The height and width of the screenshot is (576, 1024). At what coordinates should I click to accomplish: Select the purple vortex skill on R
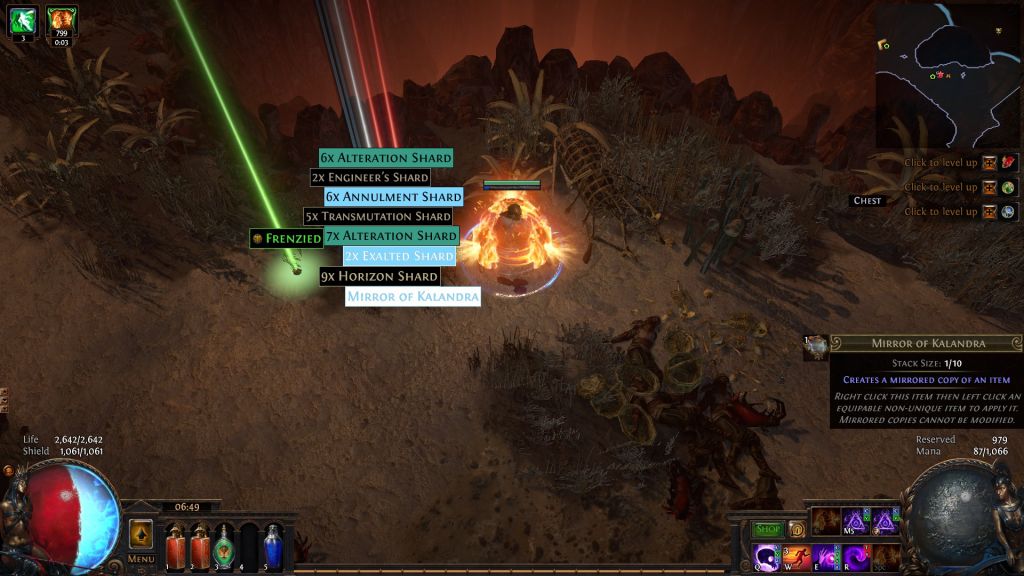857,556
